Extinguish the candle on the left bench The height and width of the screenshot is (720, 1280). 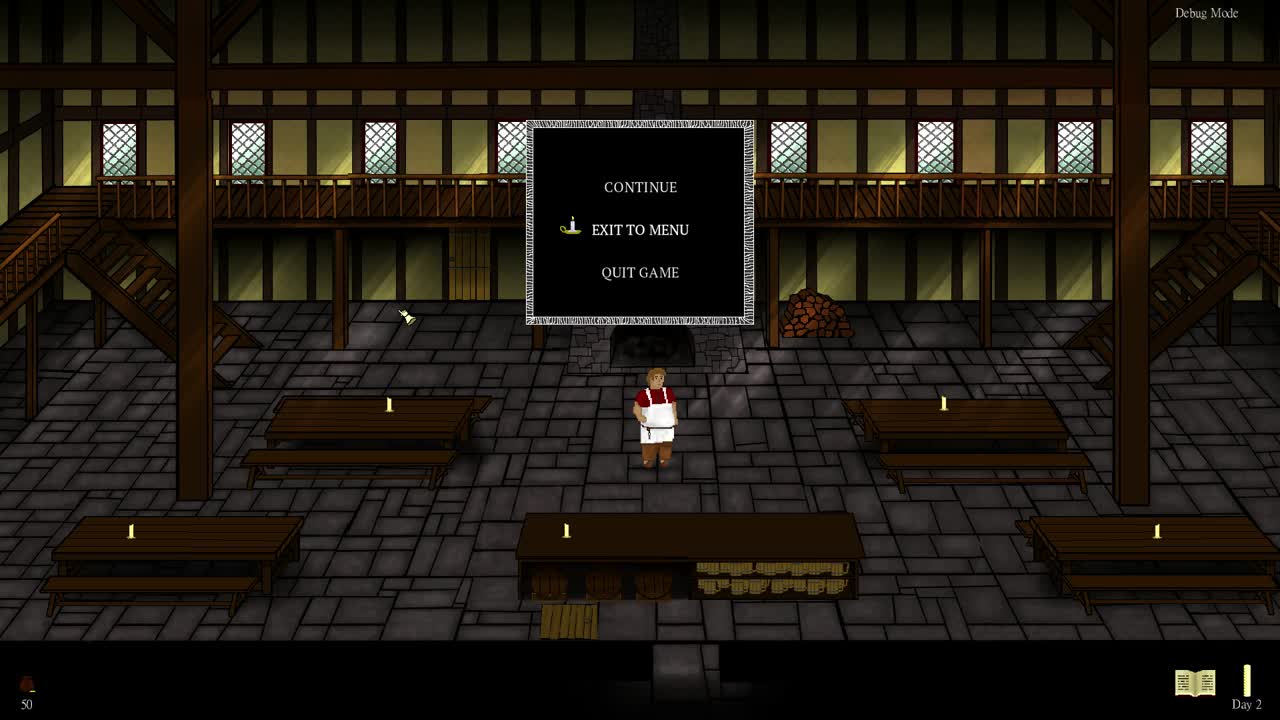click(x=131, y=531)
